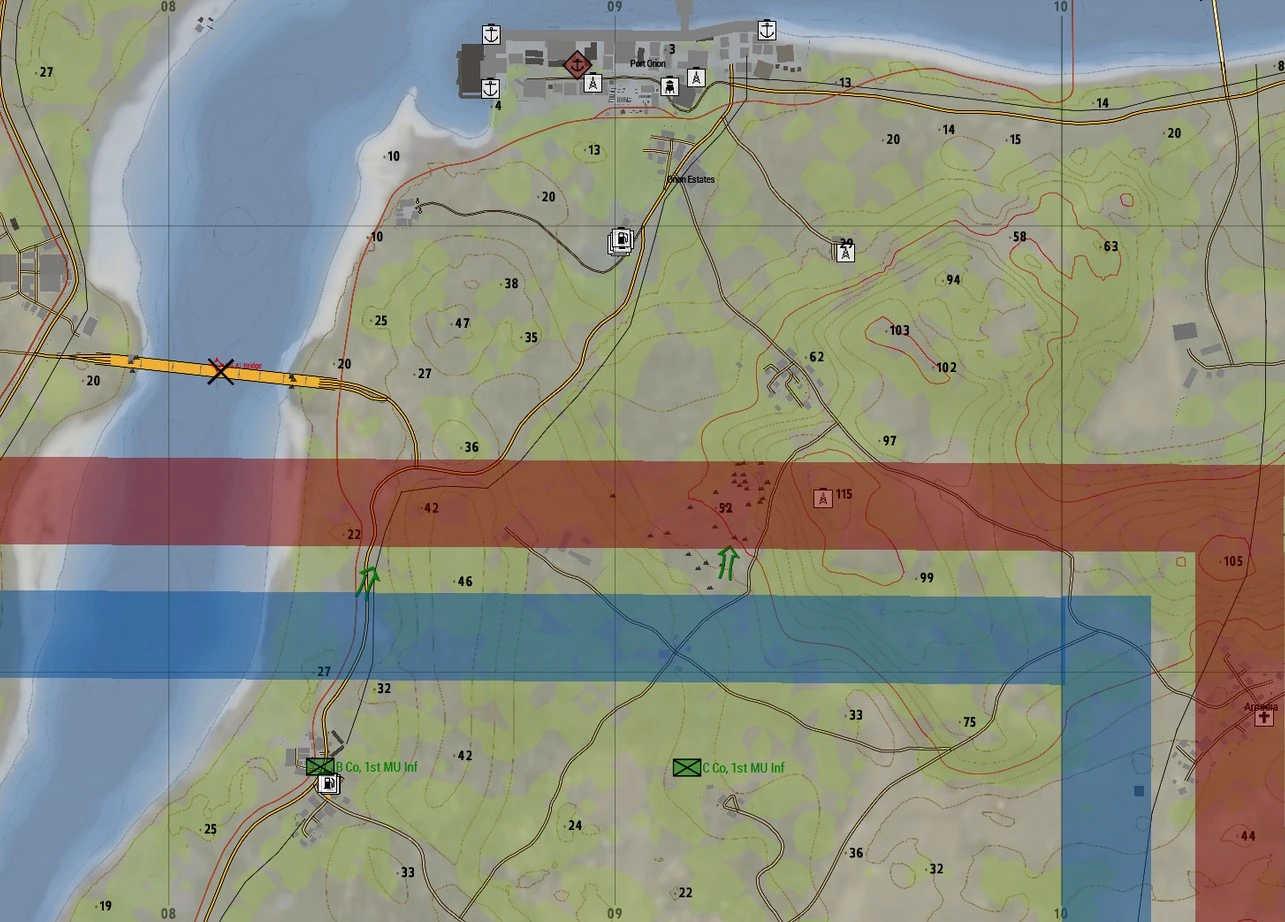Viewport: 1285px width, 922px height.
Task: Select the red diamond anchor marker
Action: (x=575, y=65)
